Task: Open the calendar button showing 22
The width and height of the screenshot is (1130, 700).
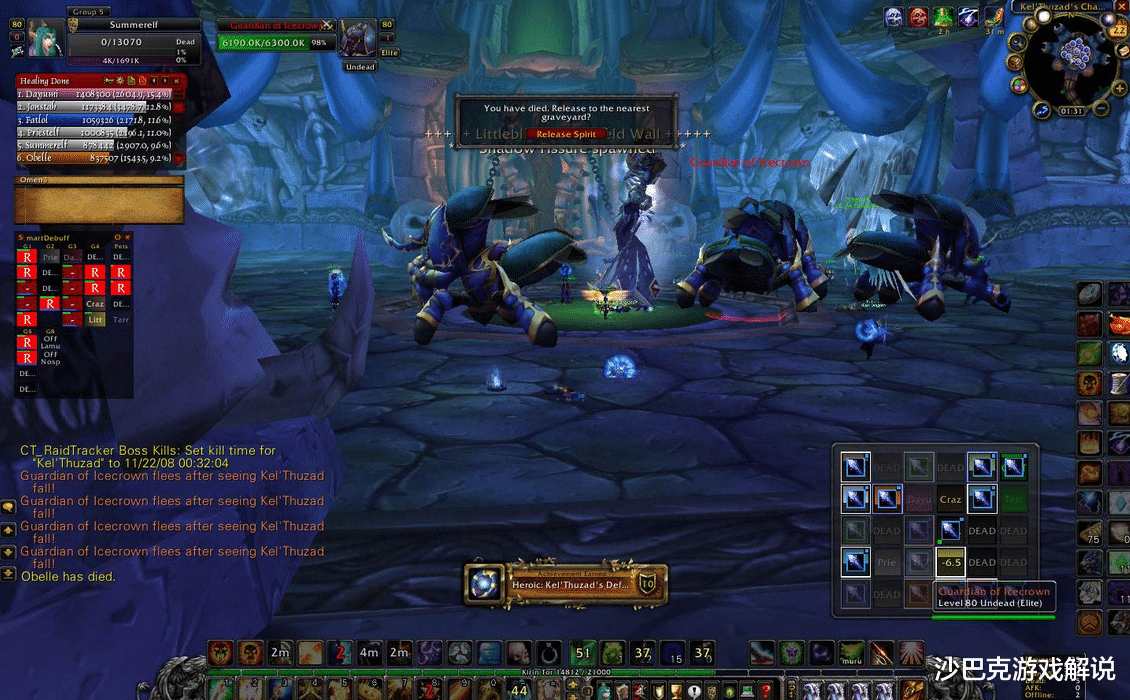Action: (x=1119, y=30)
